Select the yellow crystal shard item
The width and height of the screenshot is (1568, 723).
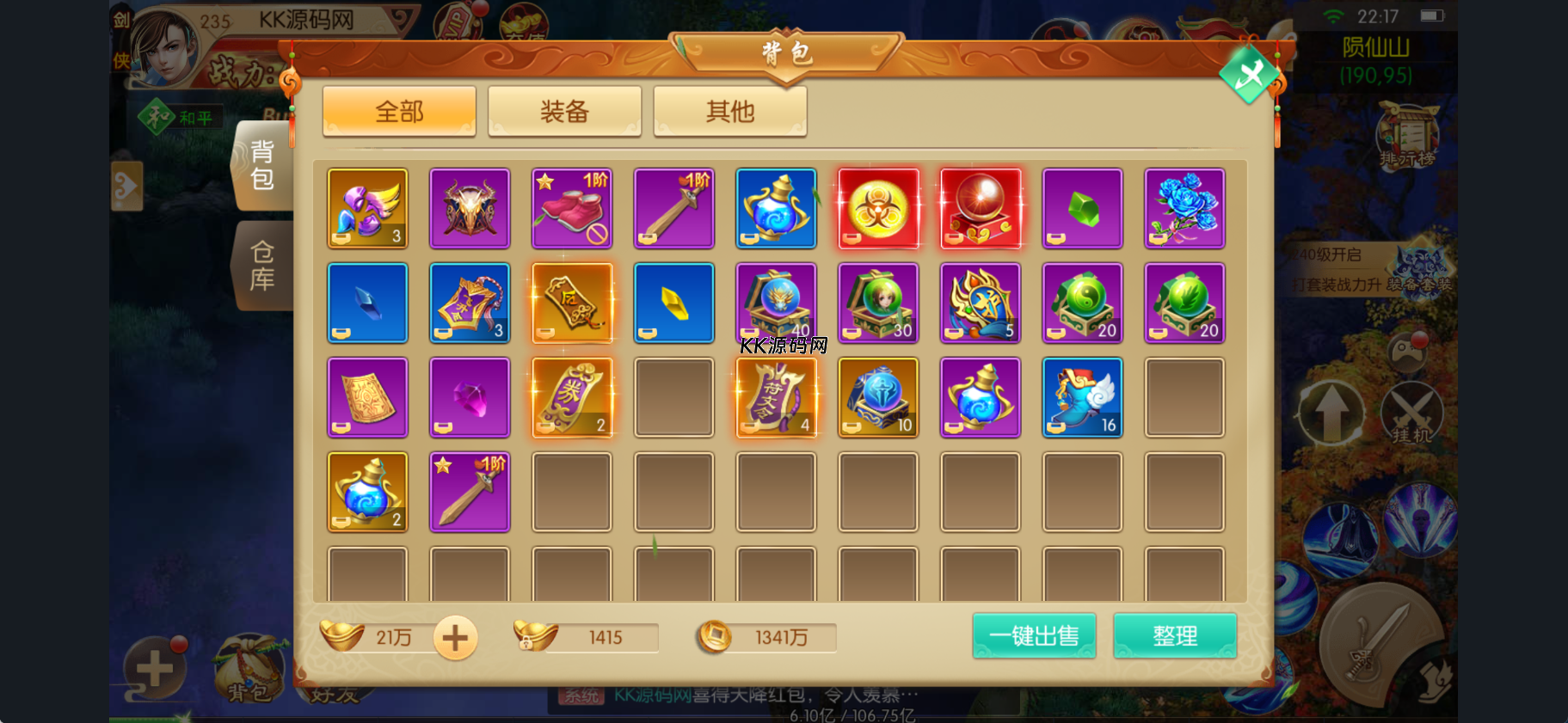[x=674, y=303]
